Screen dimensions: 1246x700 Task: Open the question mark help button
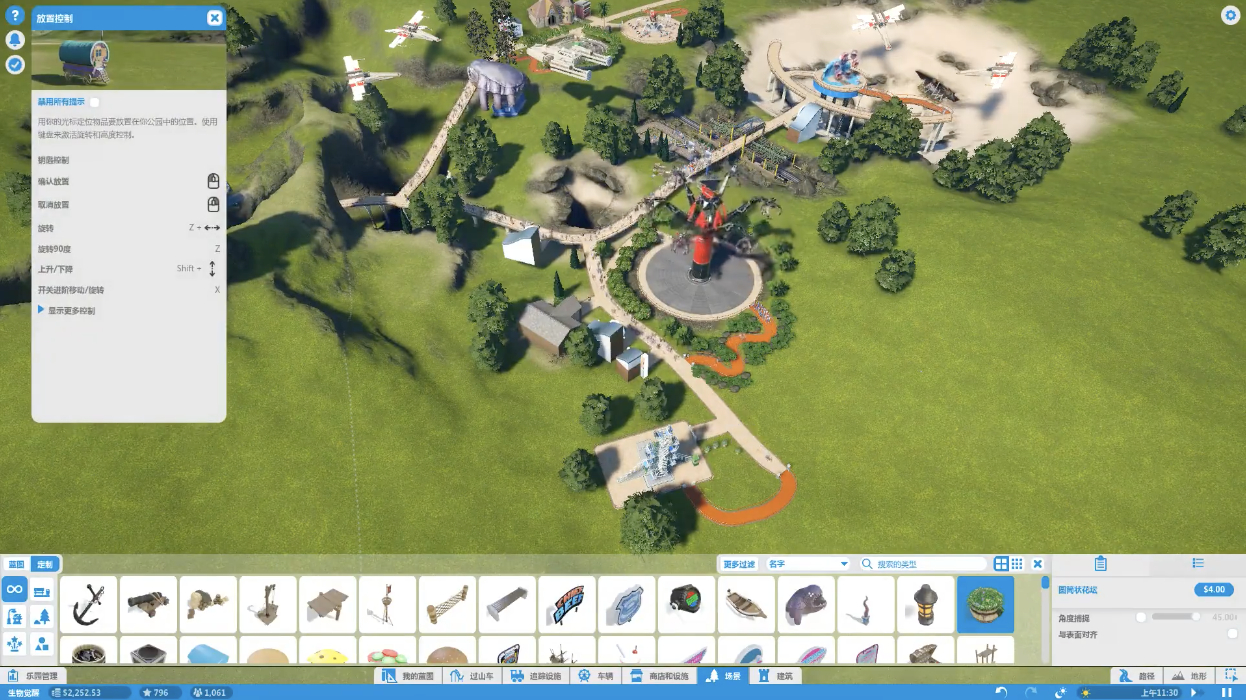pos(15,16)
